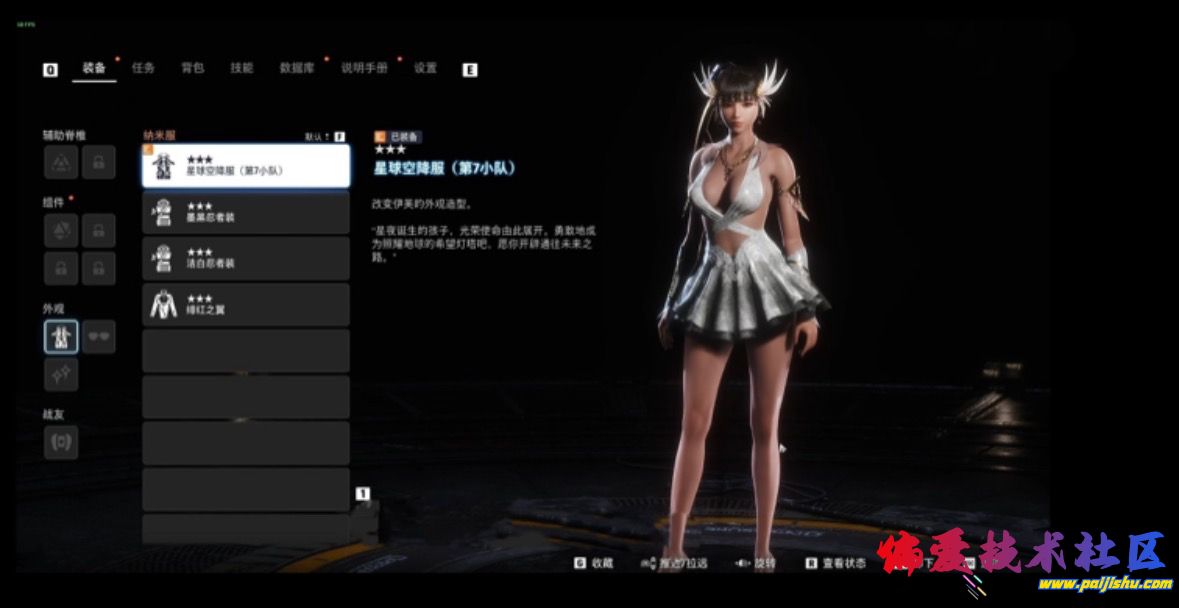Select the nano suit appearance slot icon

click(x=61, y=337)
